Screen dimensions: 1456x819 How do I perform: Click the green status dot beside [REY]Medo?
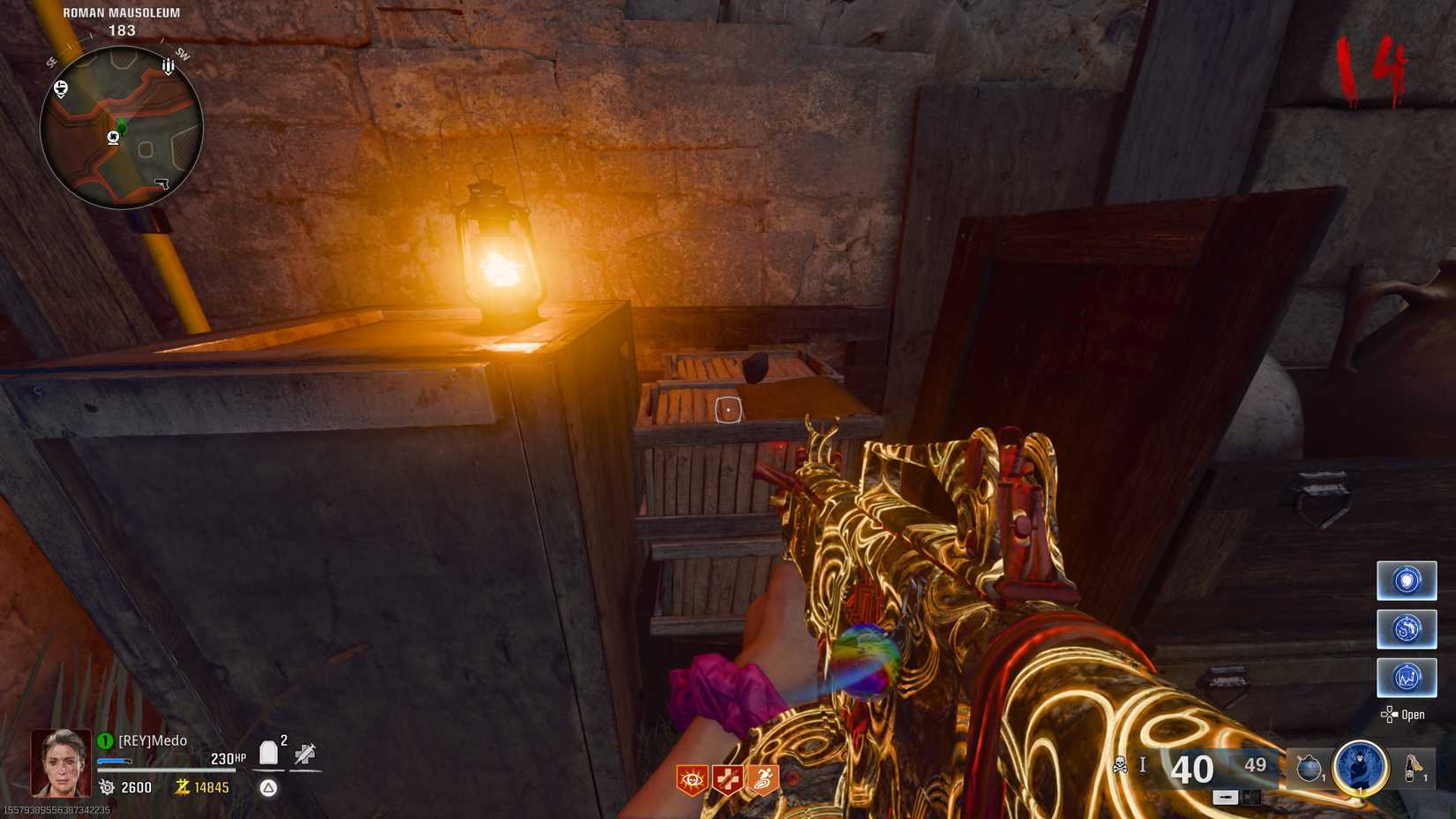[x=105, y=741]
